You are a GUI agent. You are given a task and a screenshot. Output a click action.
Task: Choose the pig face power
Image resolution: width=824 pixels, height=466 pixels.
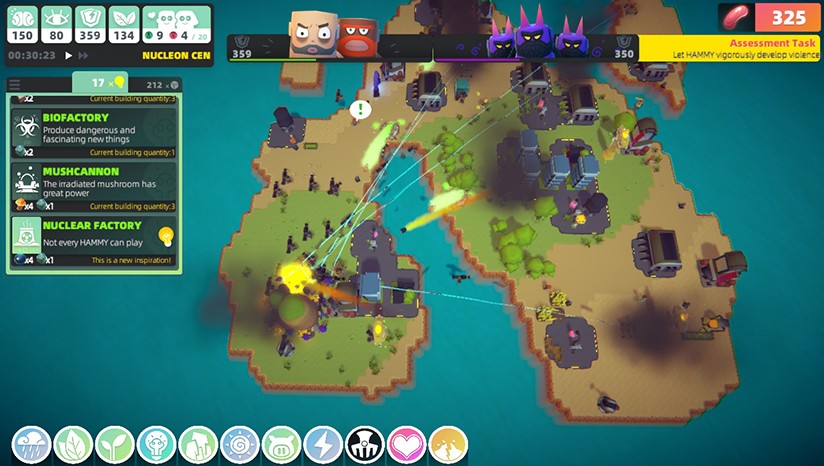(281, 445)
